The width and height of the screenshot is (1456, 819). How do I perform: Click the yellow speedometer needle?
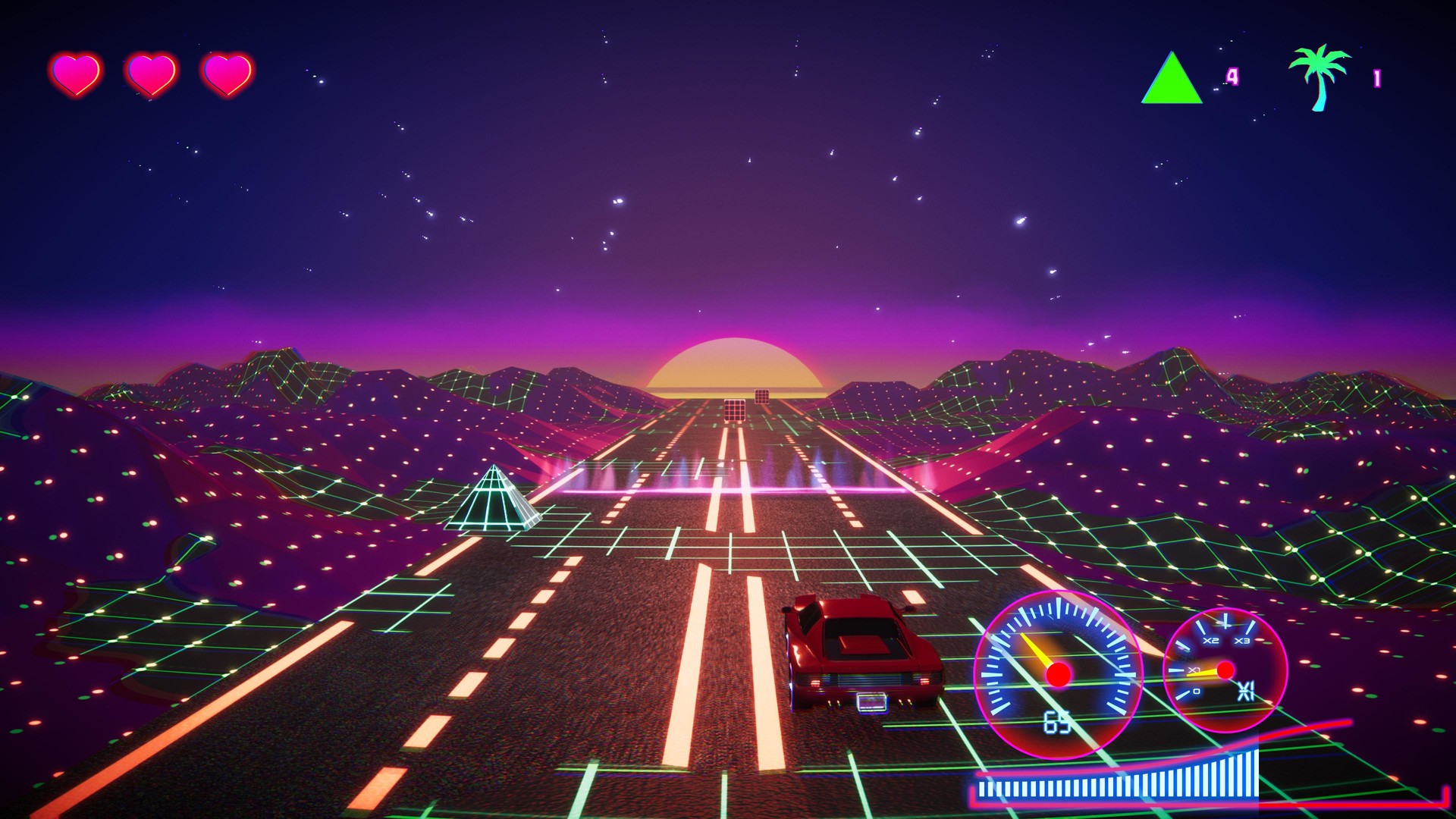(1036, 651)
